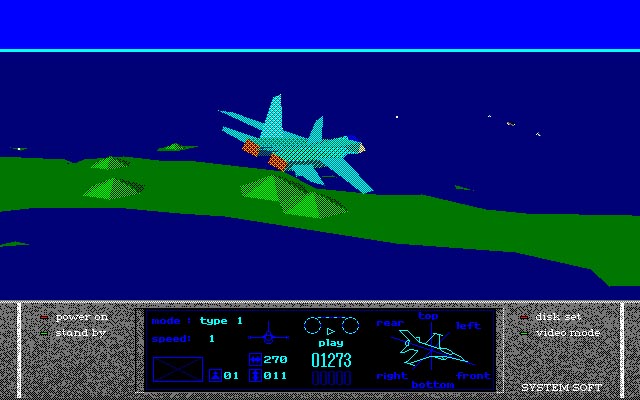
Task: Choose the top view angle
Action: [428, 317]
